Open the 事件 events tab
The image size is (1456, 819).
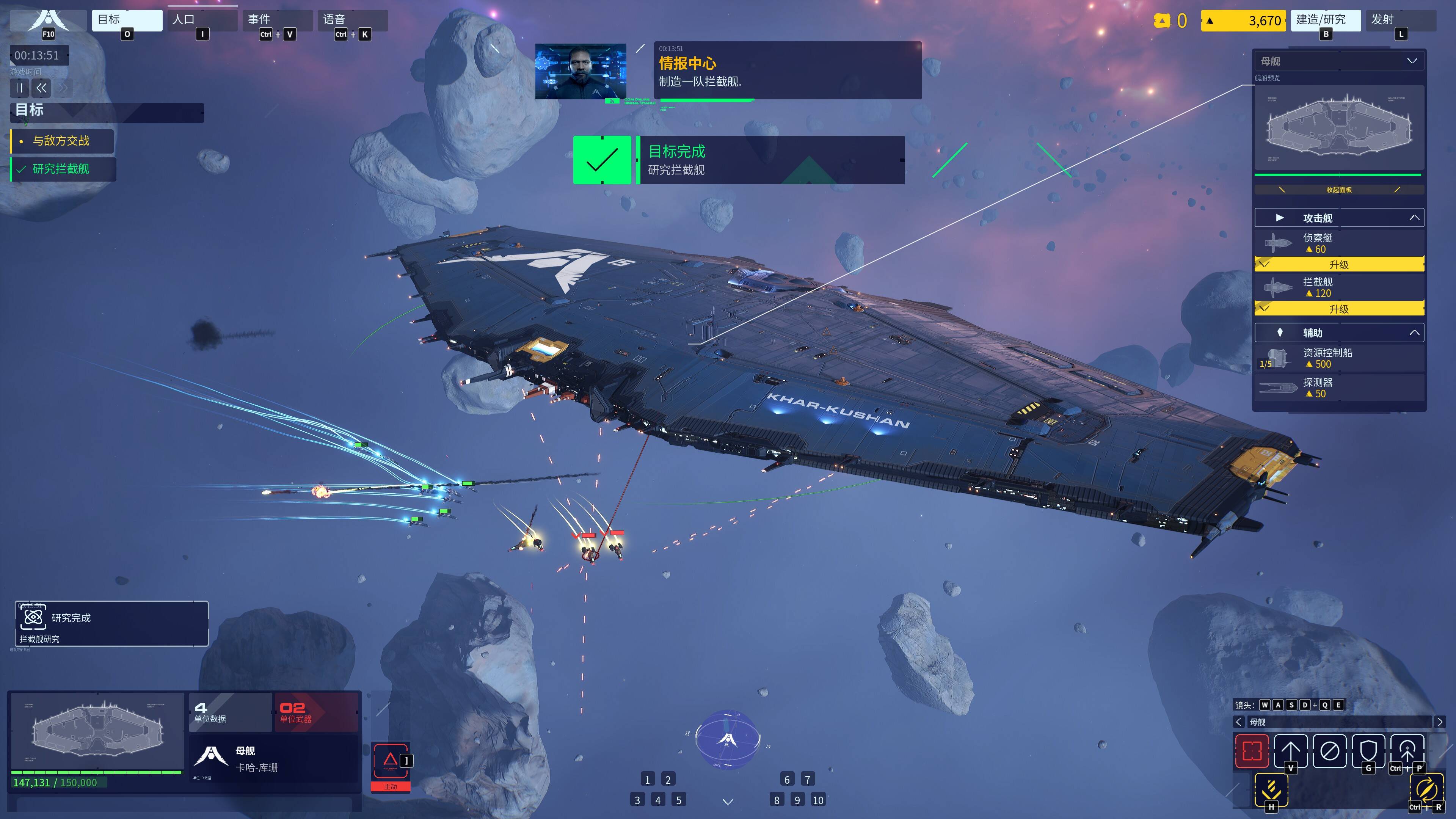click(x=277, y=20)
